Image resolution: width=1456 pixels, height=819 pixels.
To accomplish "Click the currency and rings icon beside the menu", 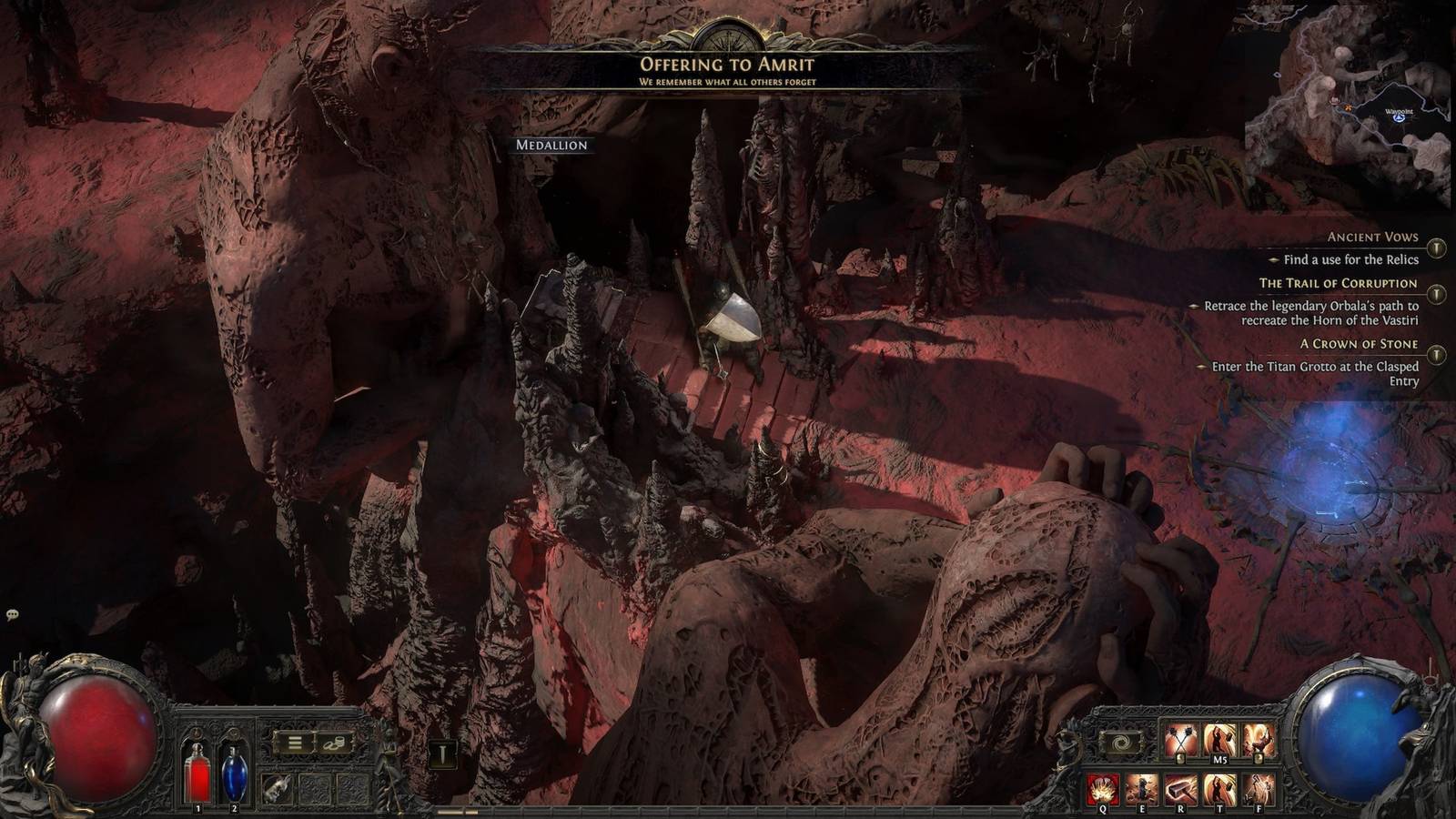I will 334,743.
